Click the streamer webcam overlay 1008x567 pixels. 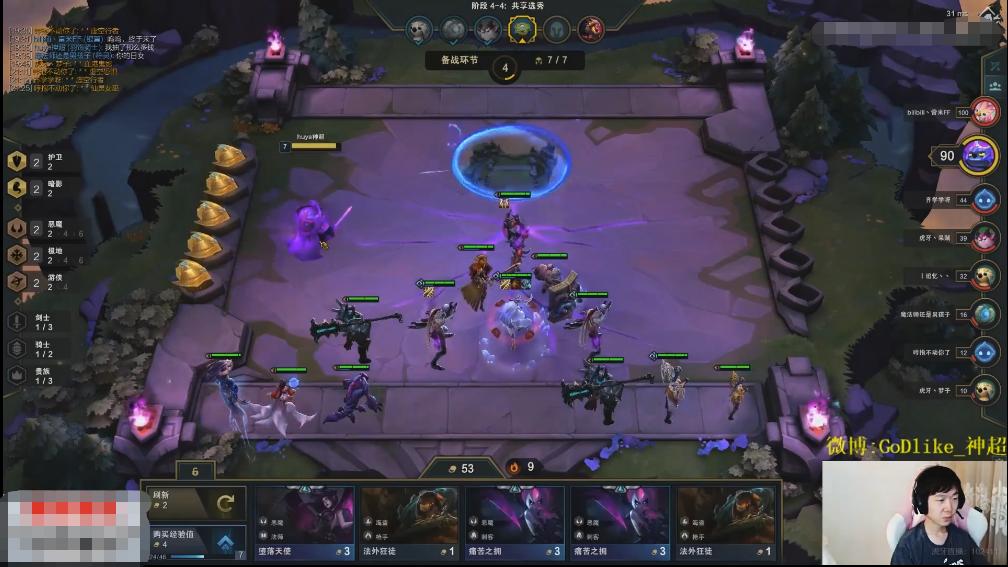point(914,512)
